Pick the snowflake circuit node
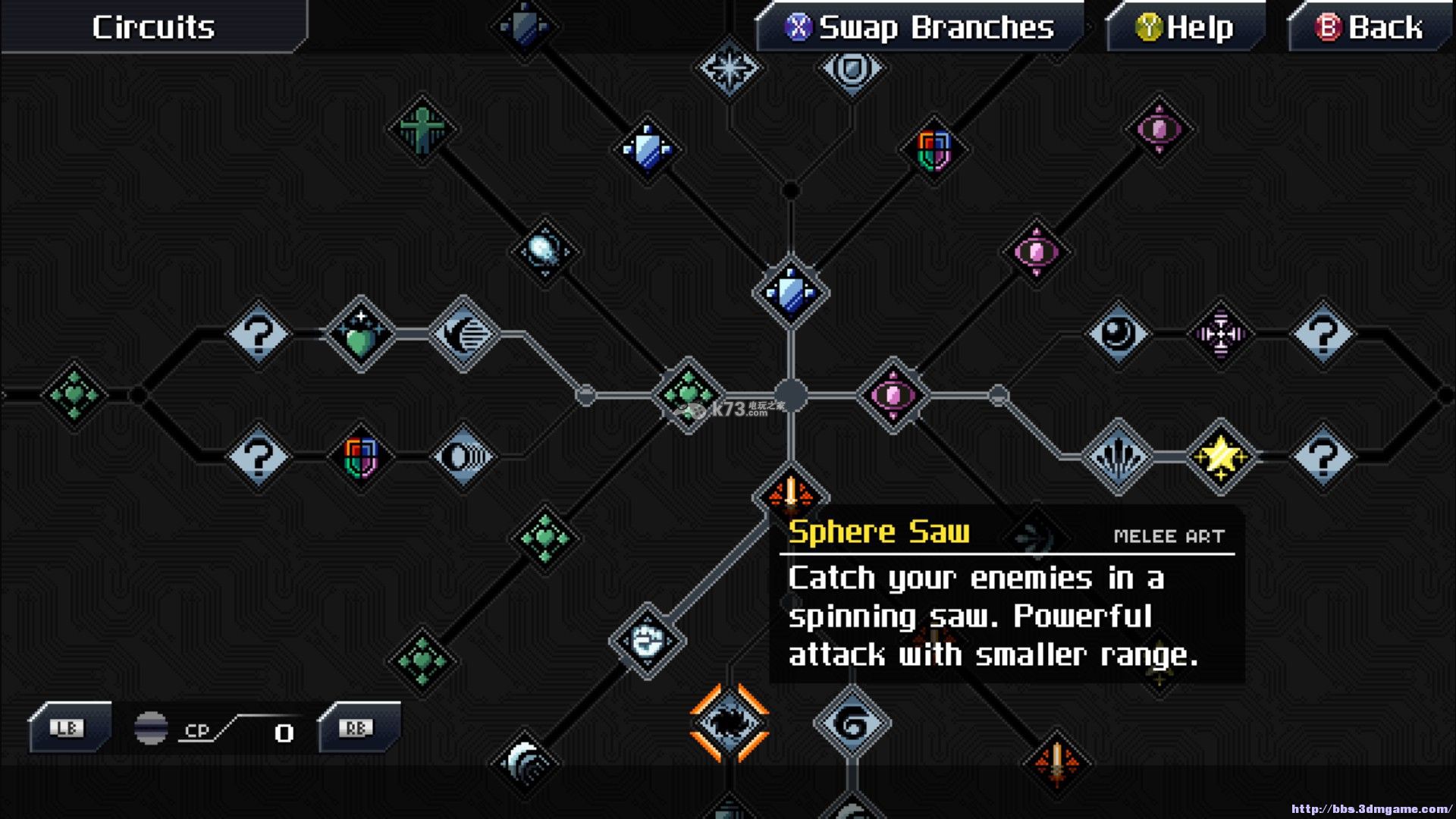1456x819 pixels. (729, 68)
